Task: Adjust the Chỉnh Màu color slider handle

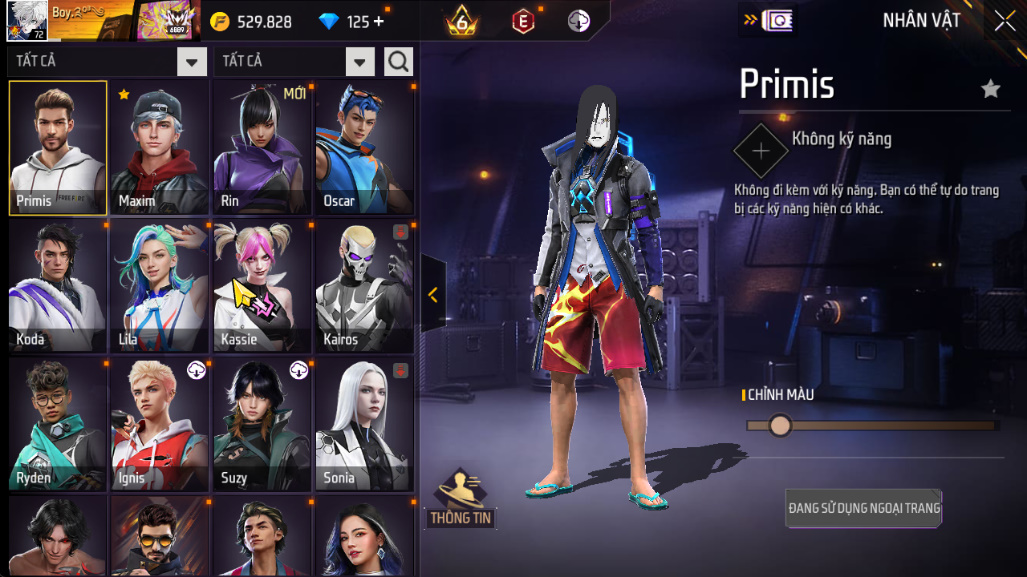Action: pyautogui.click(x=780, y=426)
